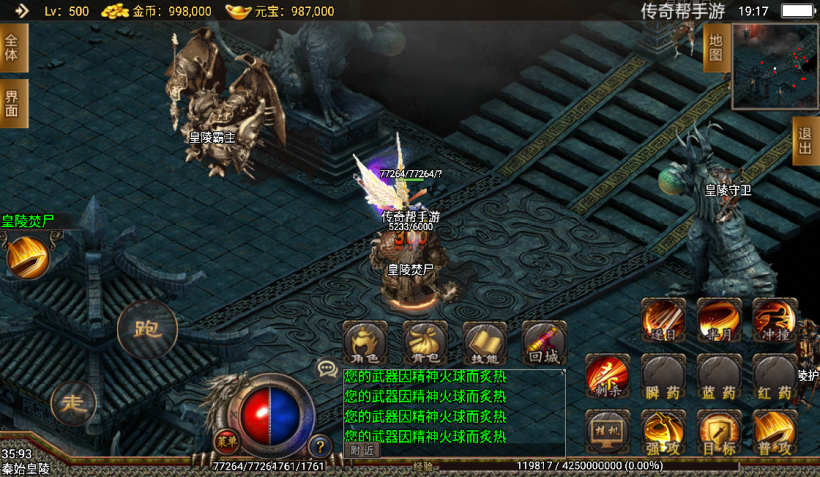Image resolution: width=820 pixels, height=477 pixels.
Task: Use the 回城 return-to-town scroll
Action: tap(544, 343)
